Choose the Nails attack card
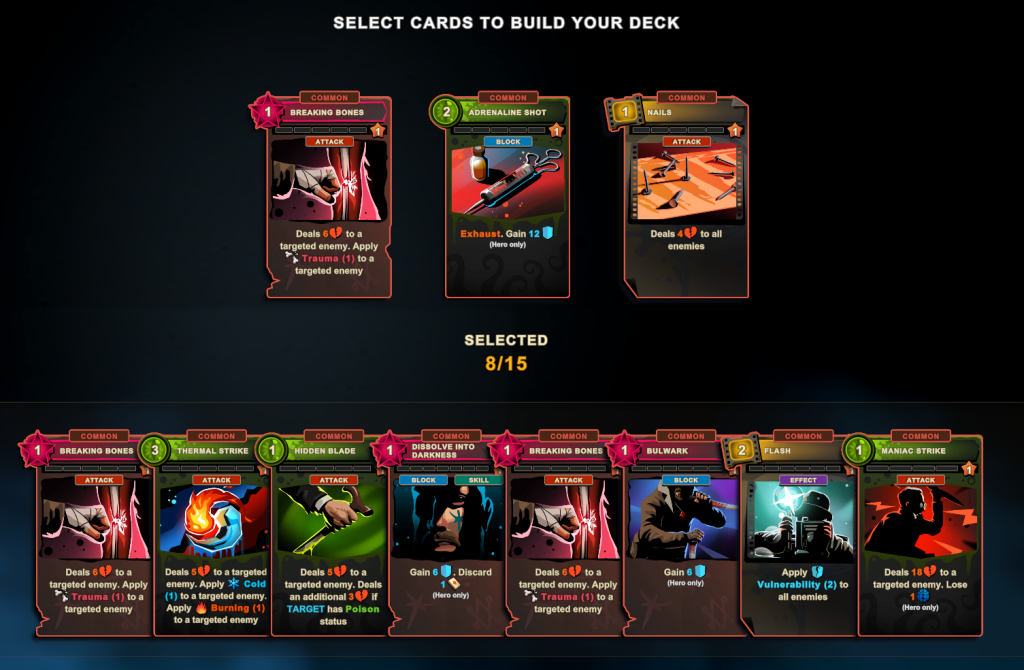Viewport: 1024px width, 670px height. coord(685,197)
